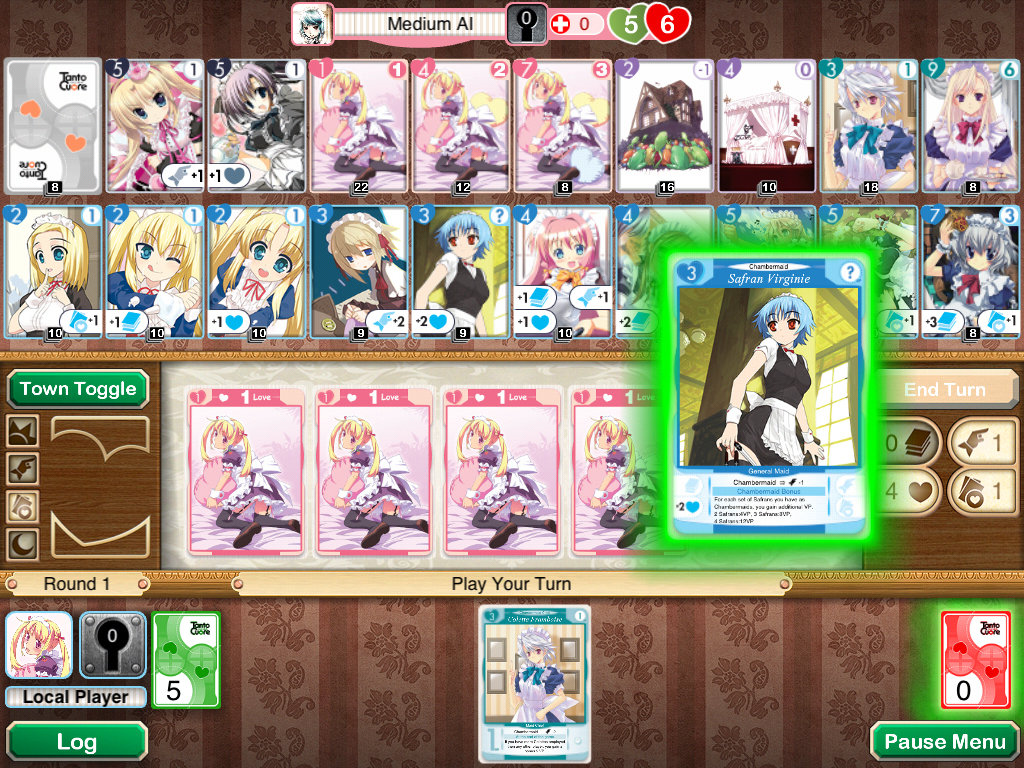Screen dimensions: 1024x768
Task: Choose the cost-7 3 Love town pile
Action: [x=563, y=125]
